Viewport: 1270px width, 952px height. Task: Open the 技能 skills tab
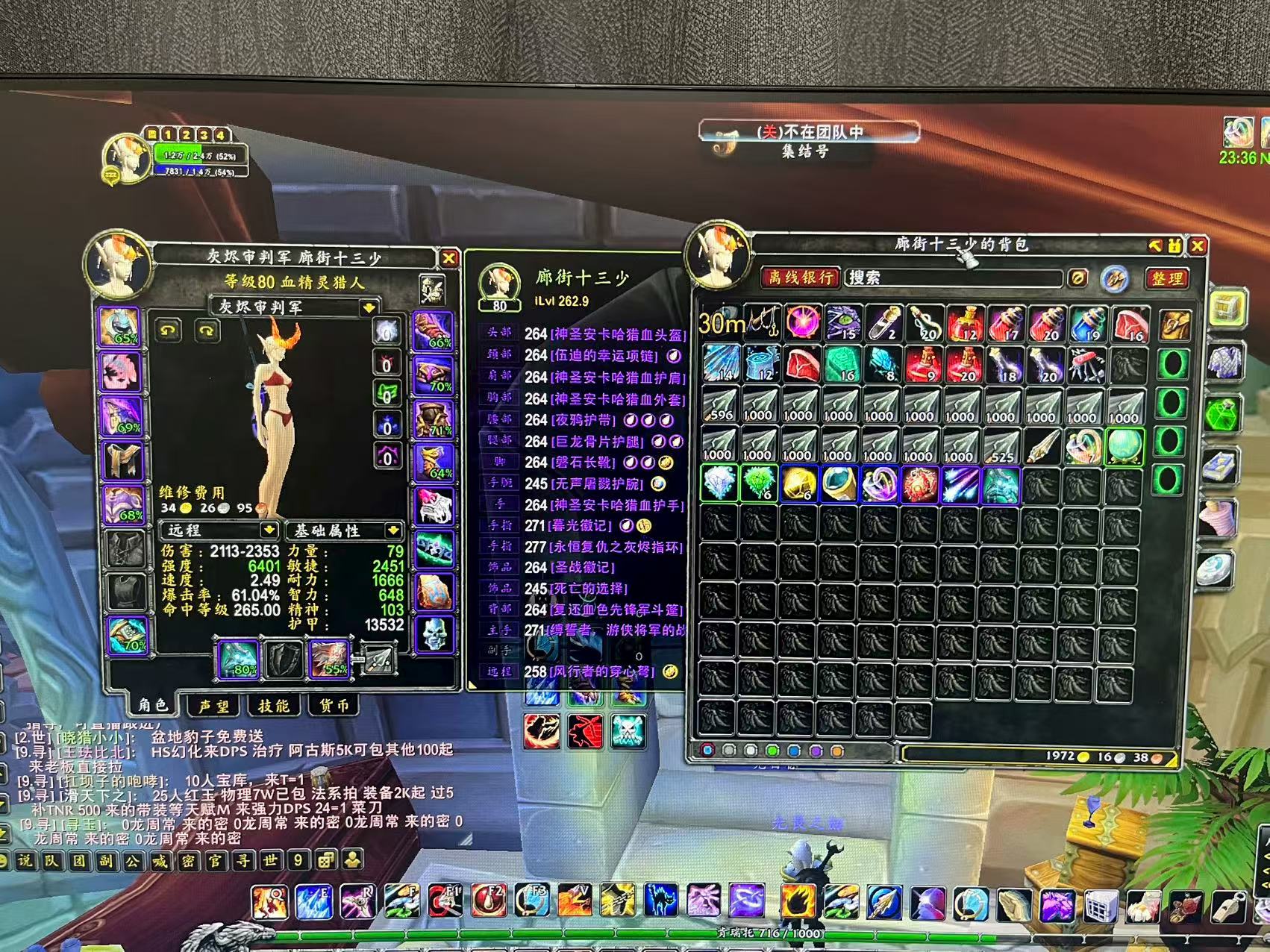coord(273,706)
